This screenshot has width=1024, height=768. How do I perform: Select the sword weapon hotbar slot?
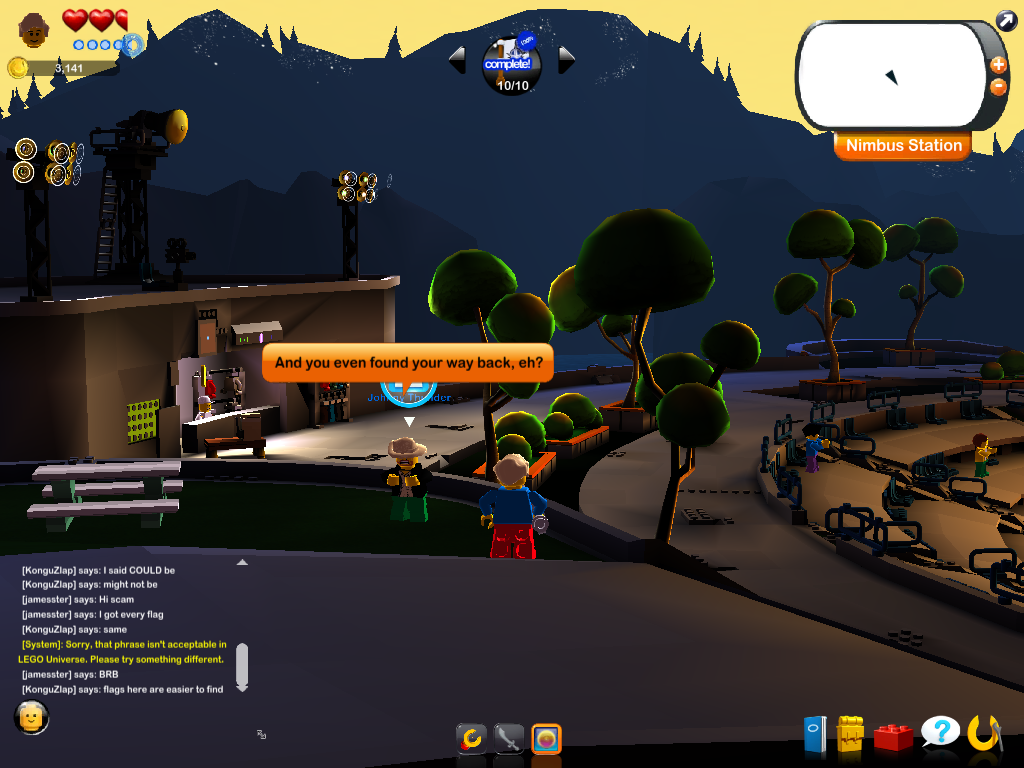(509, 739)
